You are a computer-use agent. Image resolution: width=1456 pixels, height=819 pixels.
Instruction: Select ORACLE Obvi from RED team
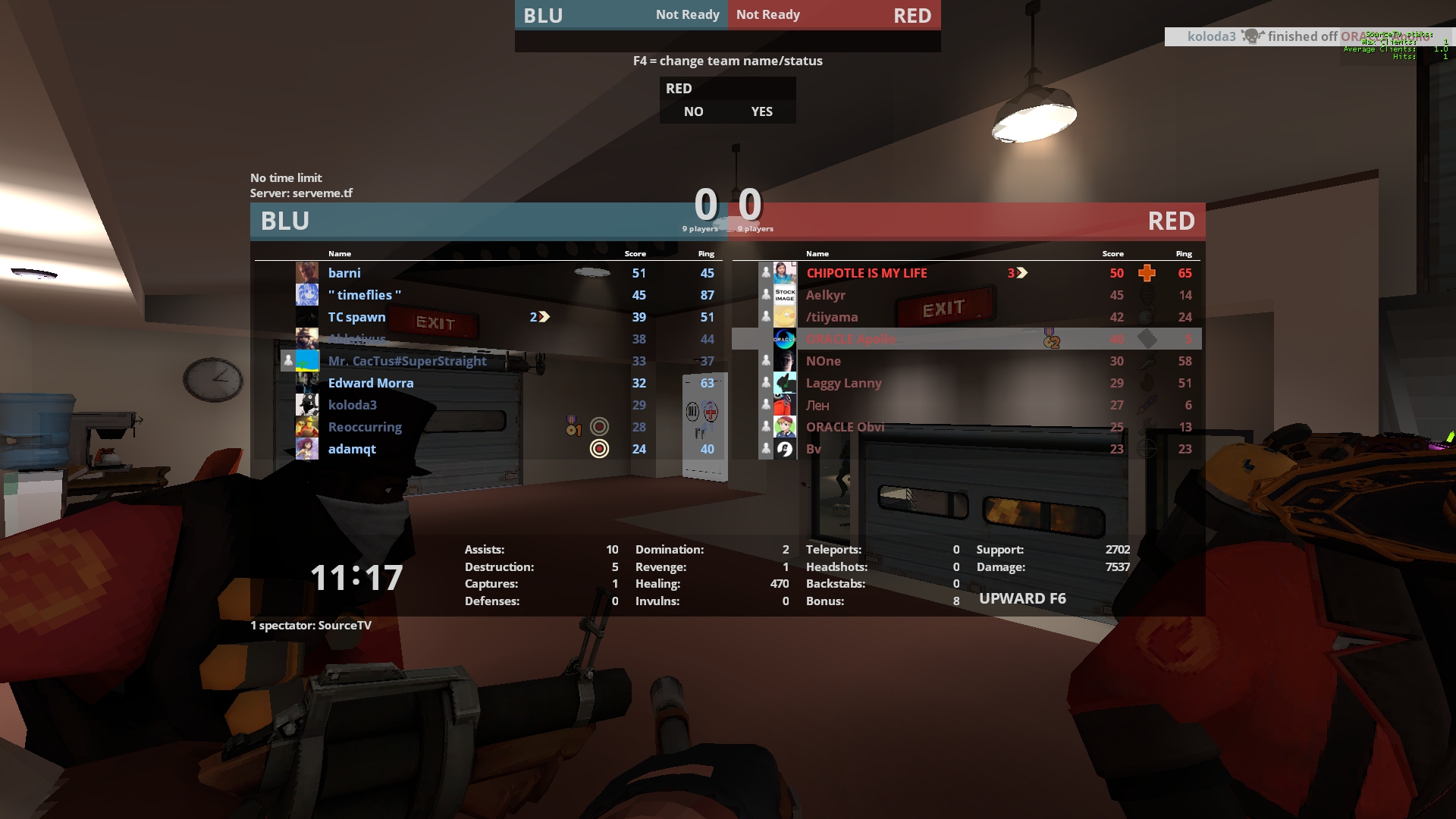tap(845, 427)
